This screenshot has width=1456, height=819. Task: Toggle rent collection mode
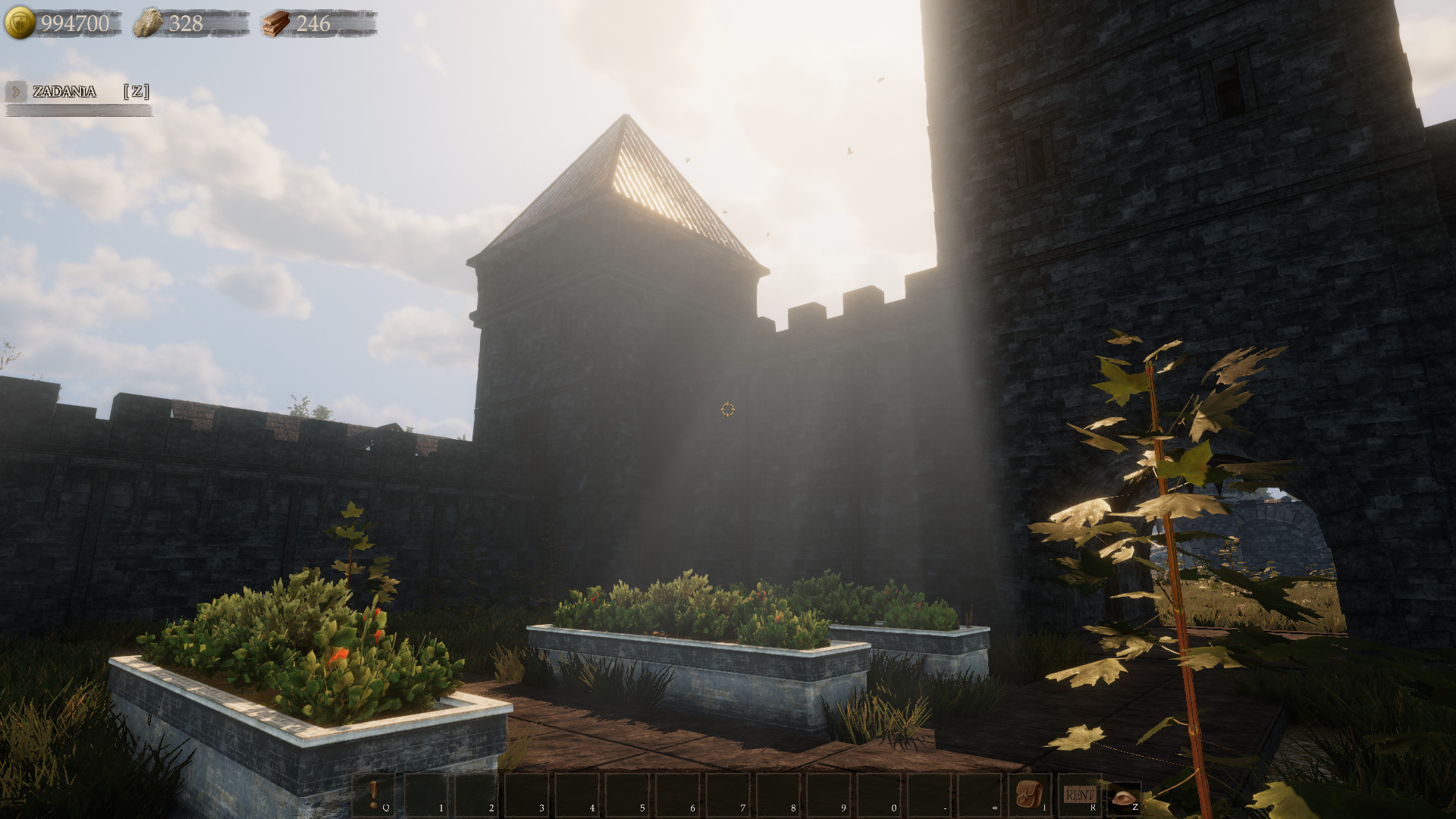tap(1078, 793)
